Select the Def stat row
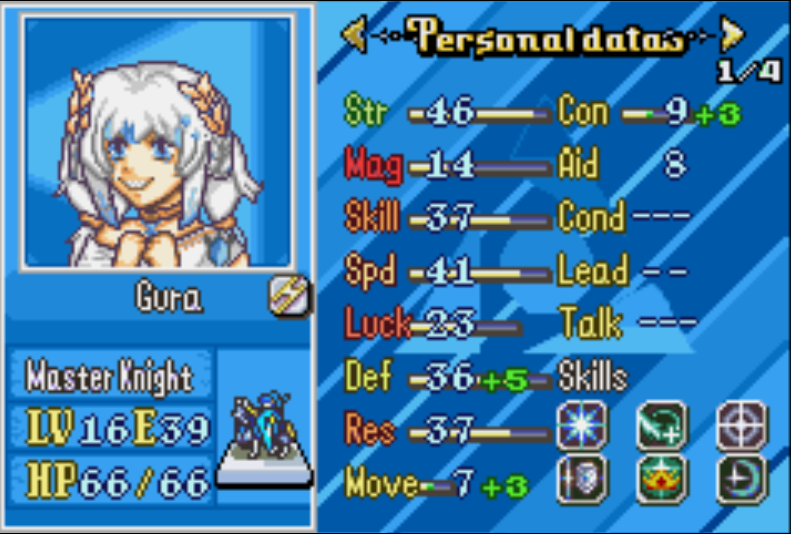 coord(446,377)
